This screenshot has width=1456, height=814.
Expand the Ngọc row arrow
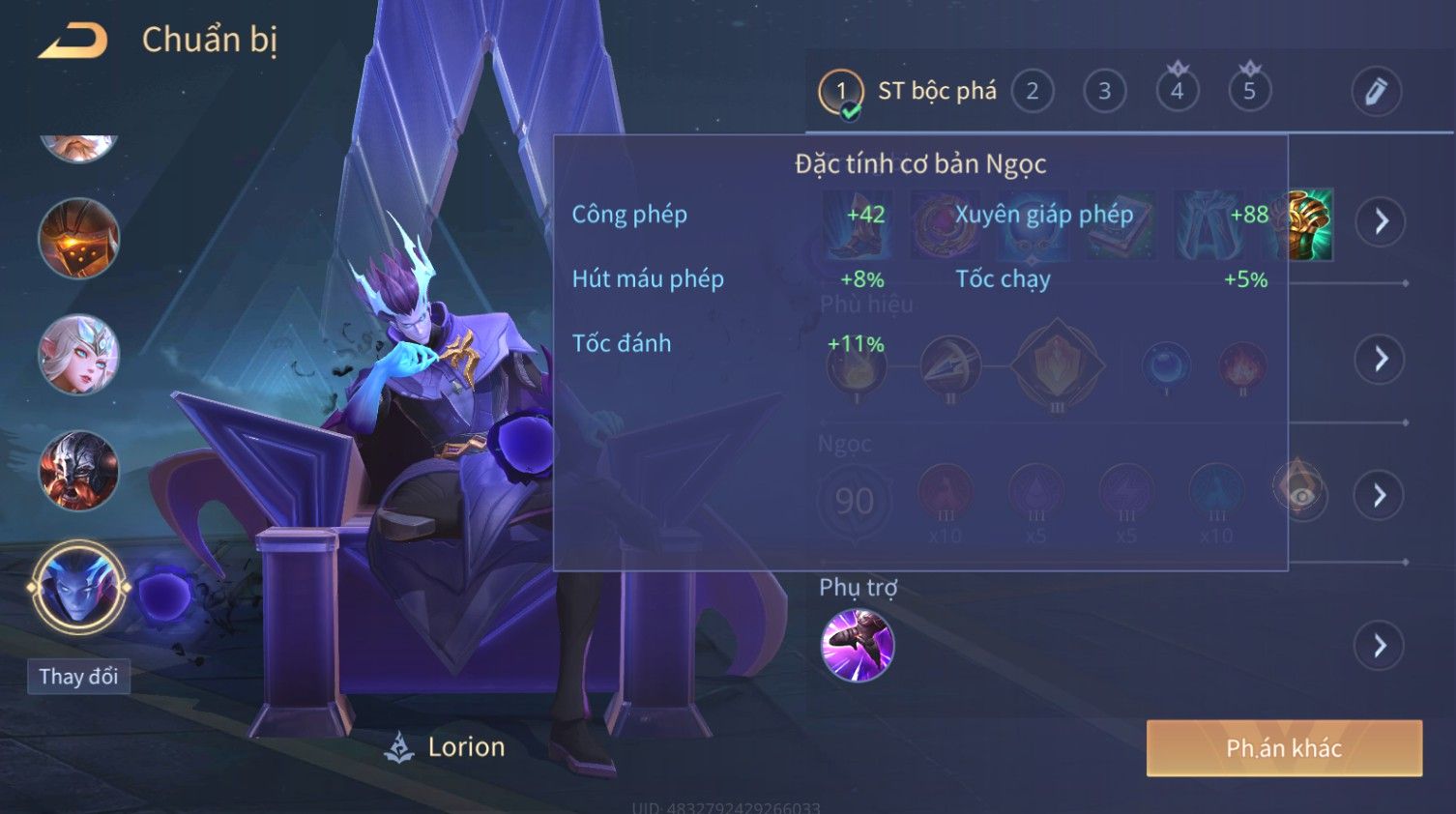[1380, 495]
